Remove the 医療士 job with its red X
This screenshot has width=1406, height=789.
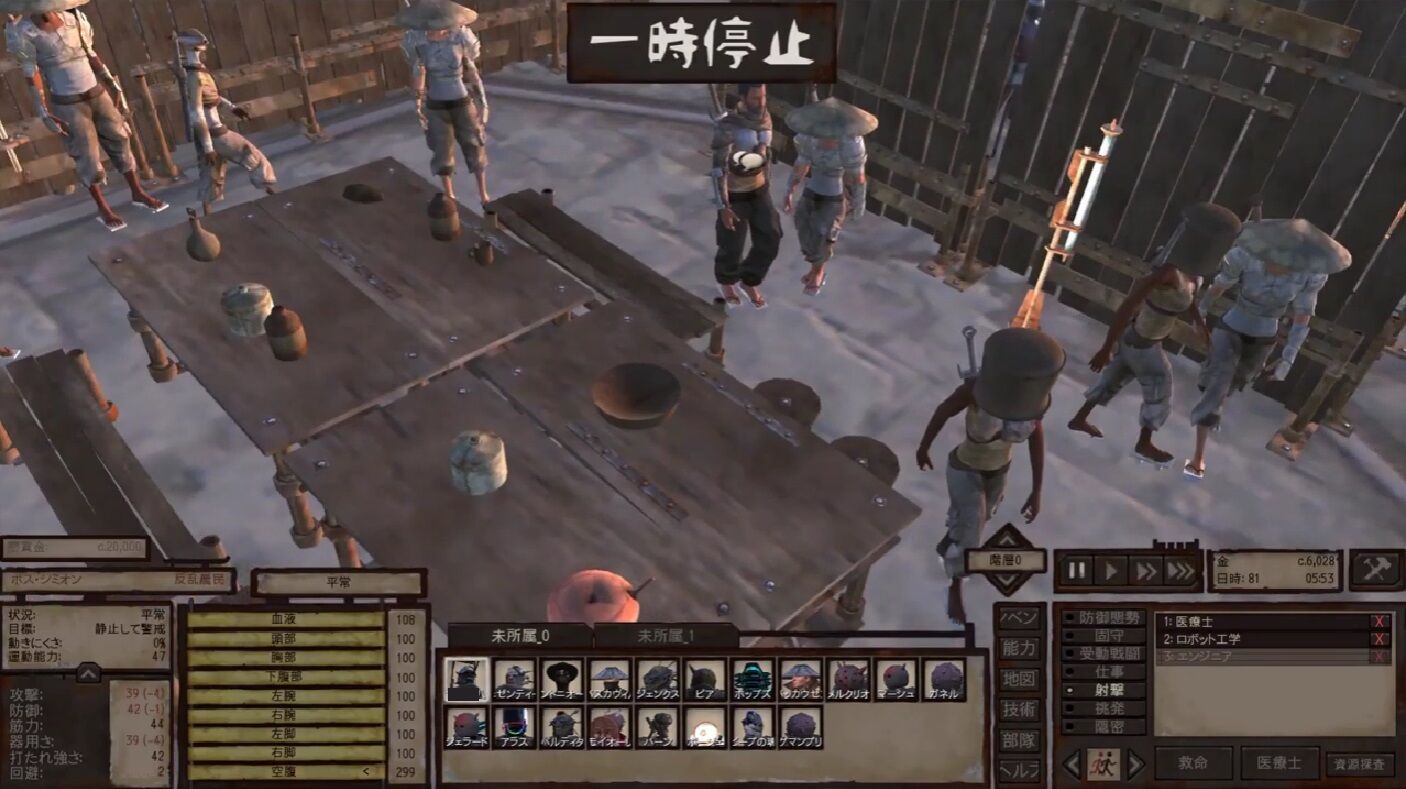1381,620
